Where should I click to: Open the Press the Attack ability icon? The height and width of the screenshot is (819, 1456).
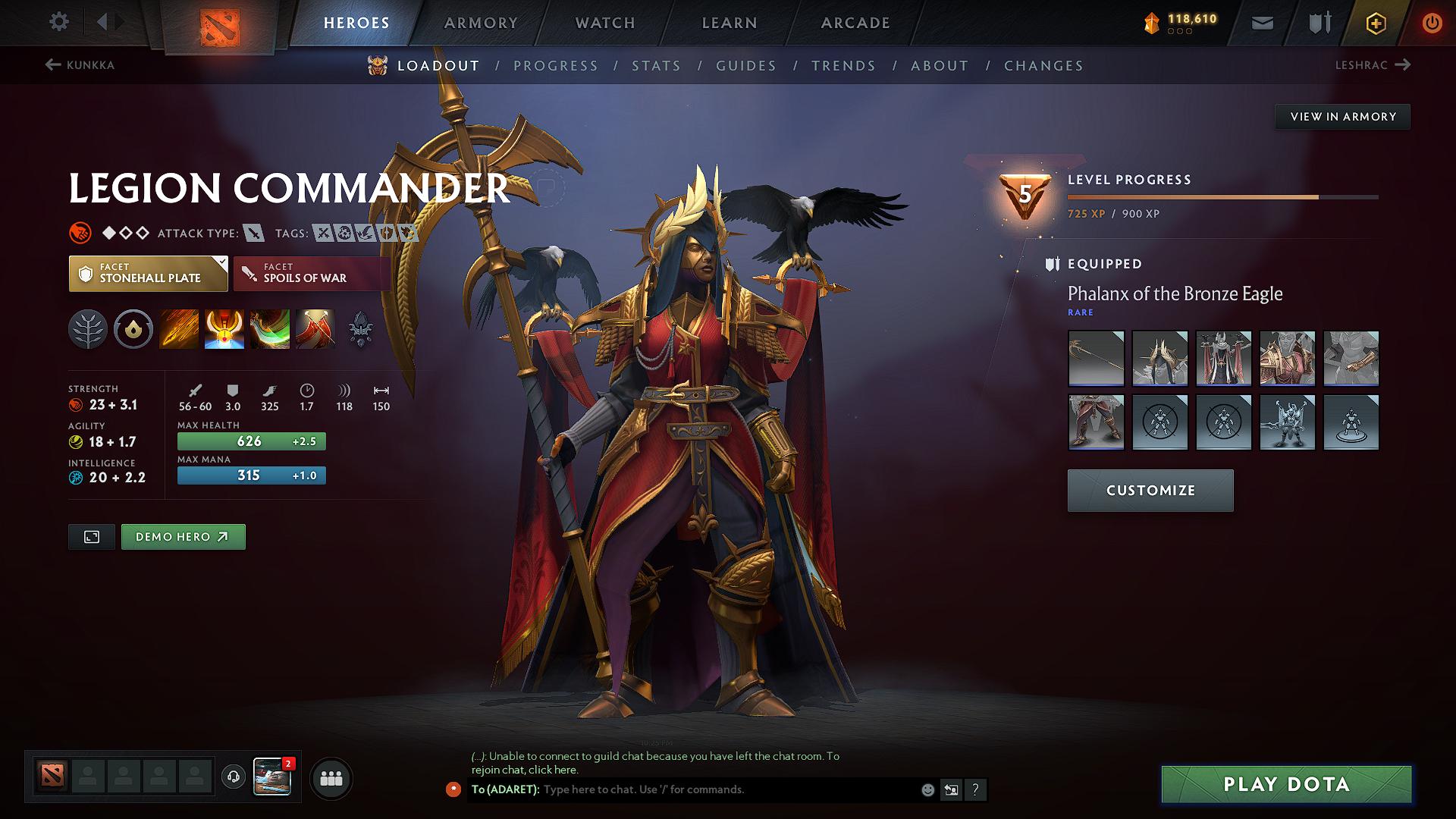point(224,329)
